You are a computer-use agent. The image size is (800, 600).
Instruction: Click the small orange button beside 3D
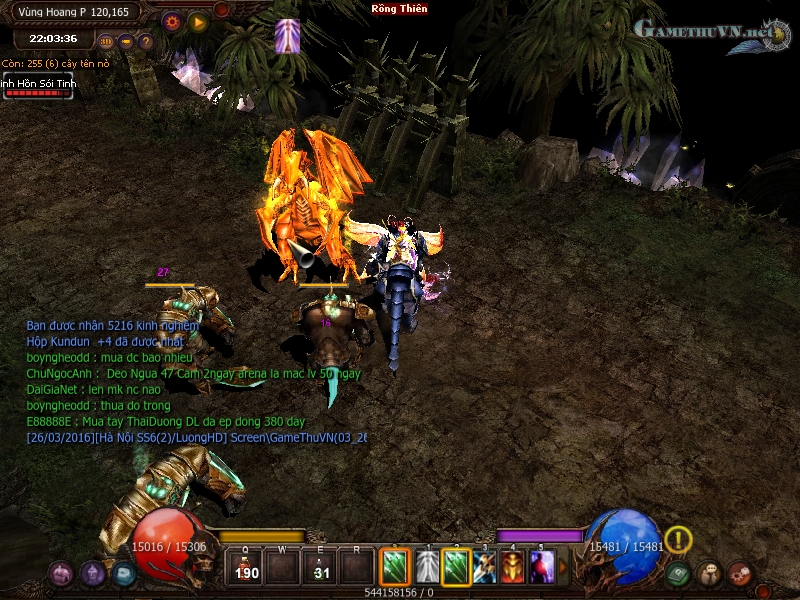pyautogui.click(x=126, y=42)
